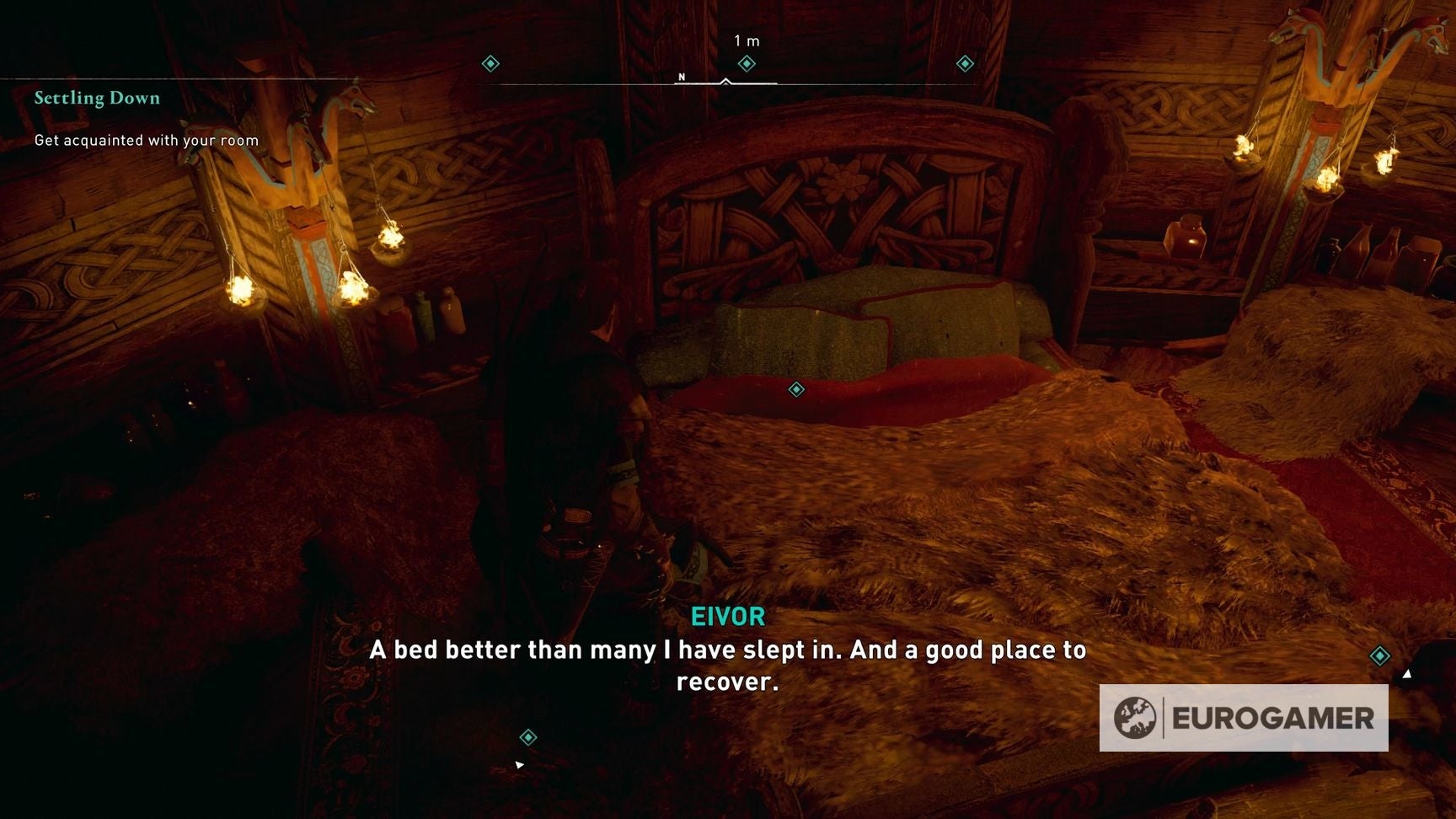Click the North indicator on the compass
1456x819 pixels.
(x=680, y=75)
